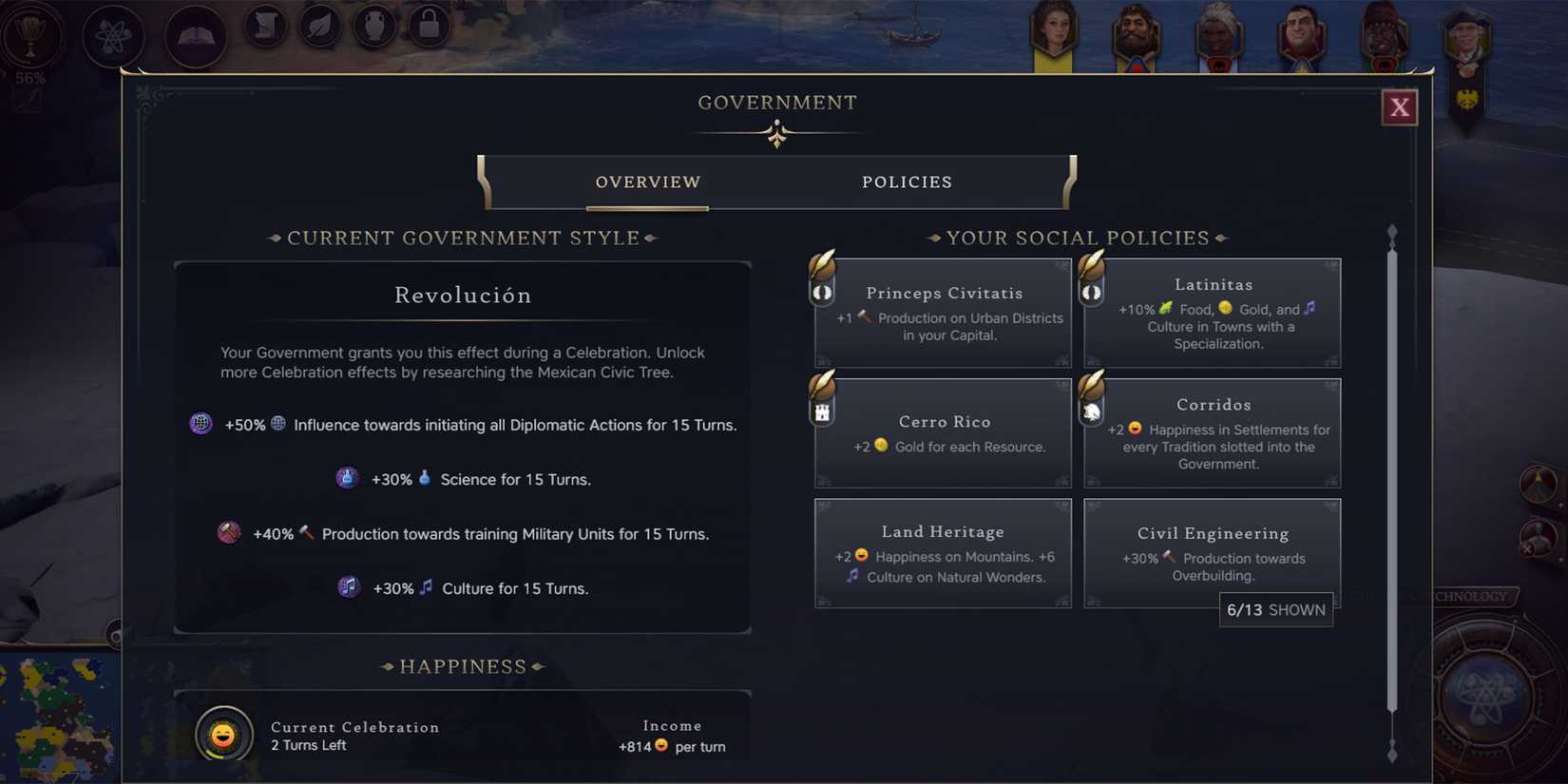The image size is (1568, 784).
Task: Click the celebration smiley face icon
Action: pos(224,734)
